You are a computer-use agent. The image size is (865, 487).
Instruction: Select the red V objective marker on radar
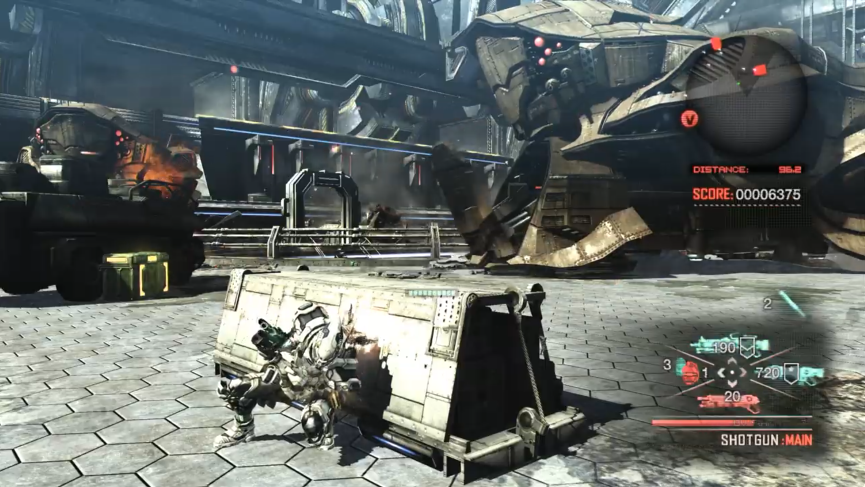tap(688, 118)
